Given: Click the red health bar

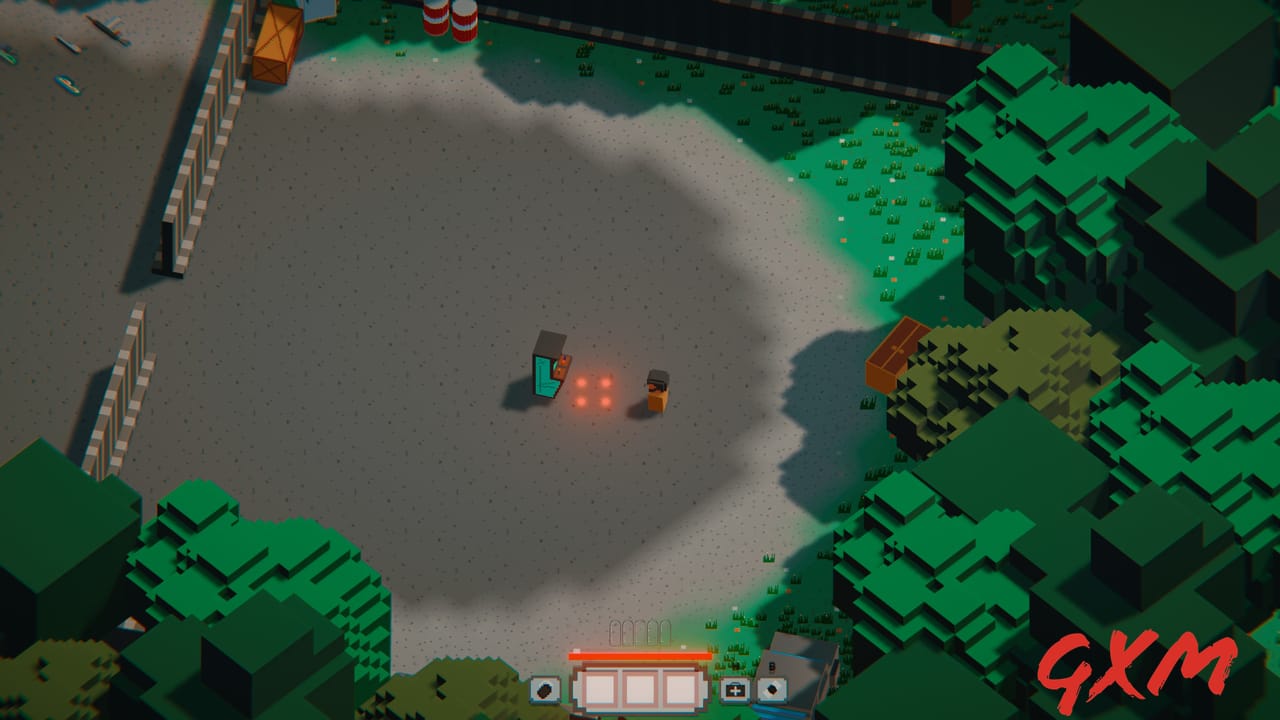Looking at the screenshot, I should point(640,656).
